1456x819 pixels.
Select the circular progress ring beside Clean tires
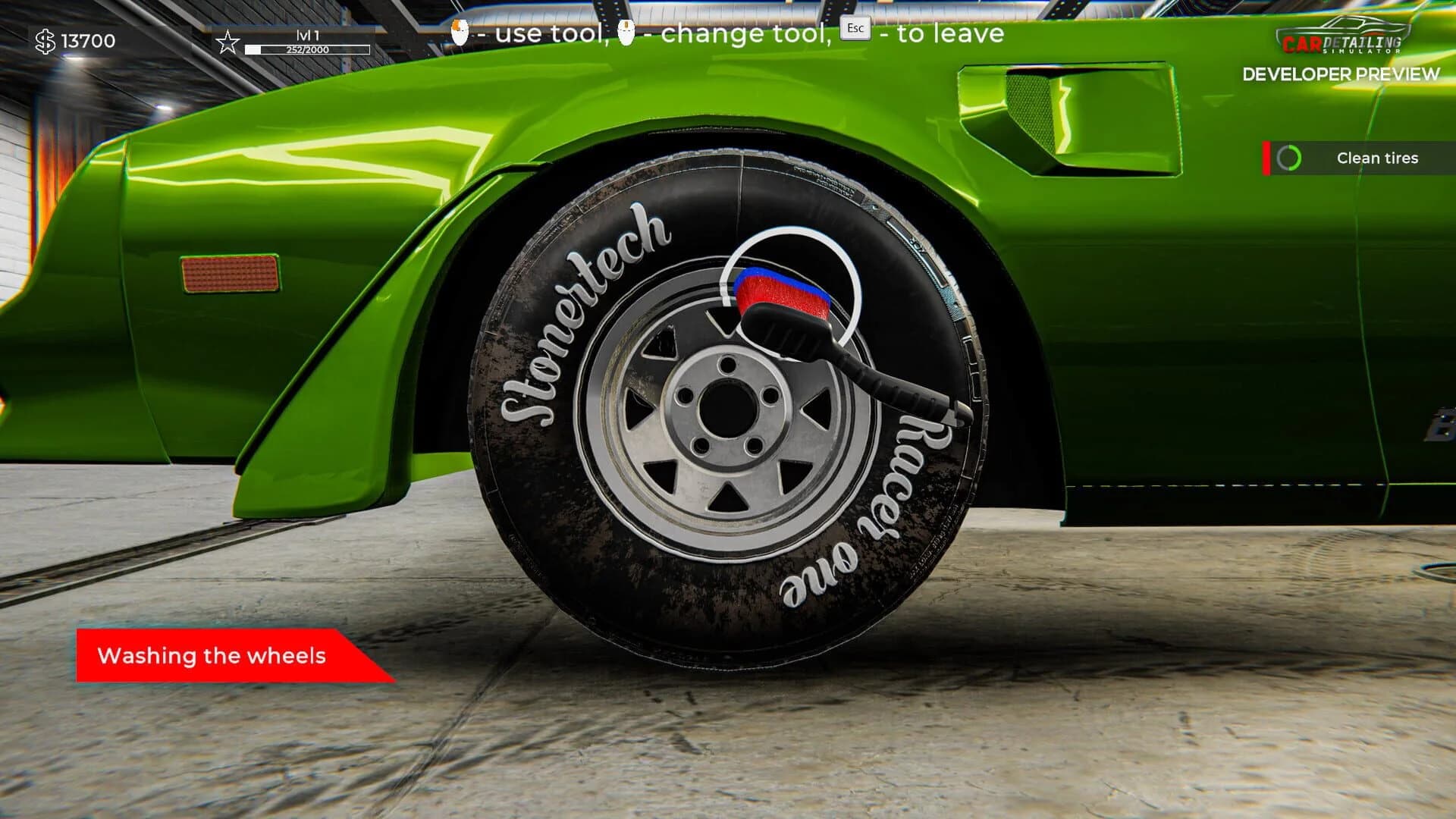click(1289, 158)
